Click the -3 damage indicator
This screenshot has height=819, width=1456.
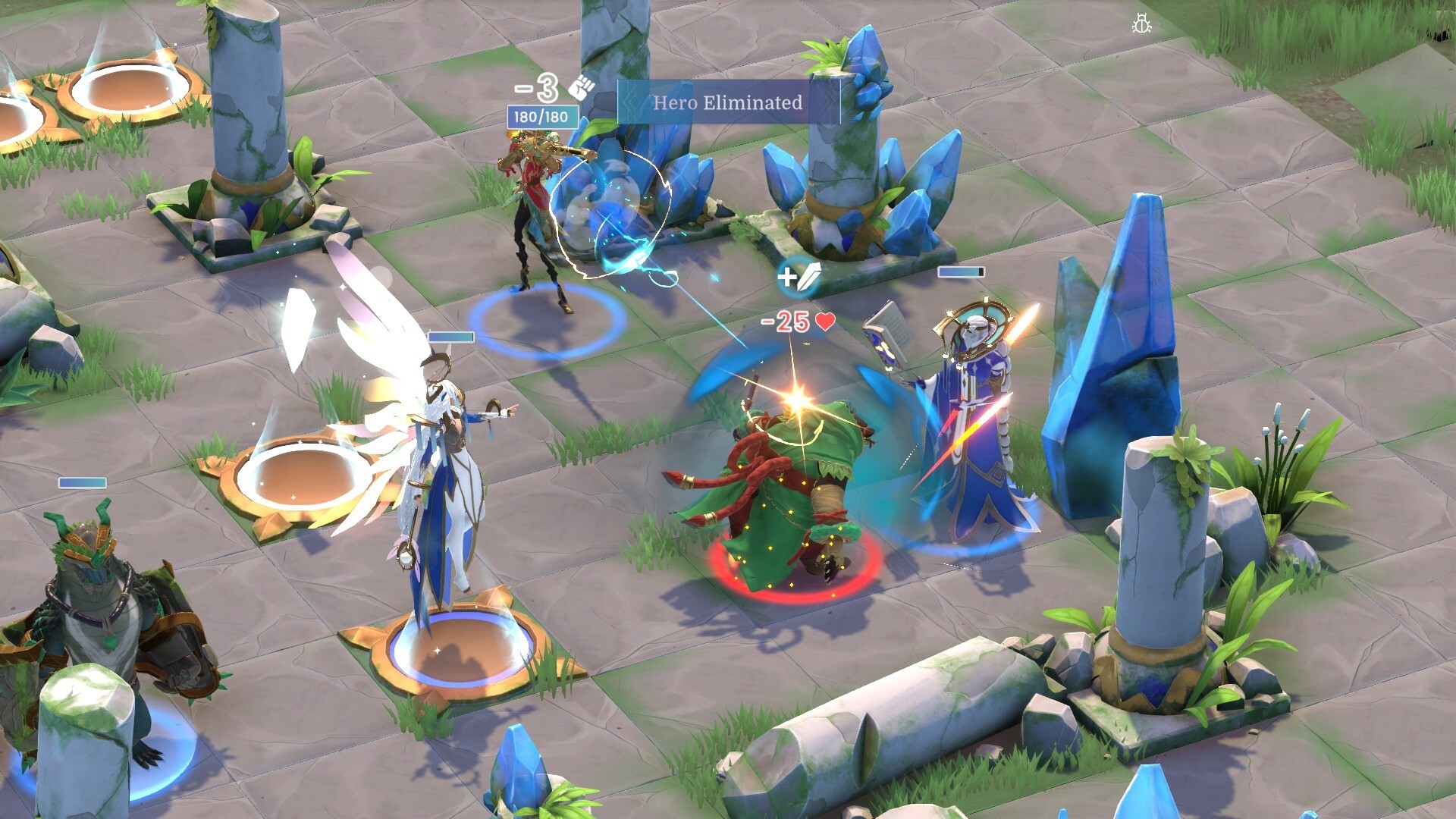pyautogui.click(x=535, y=88)
